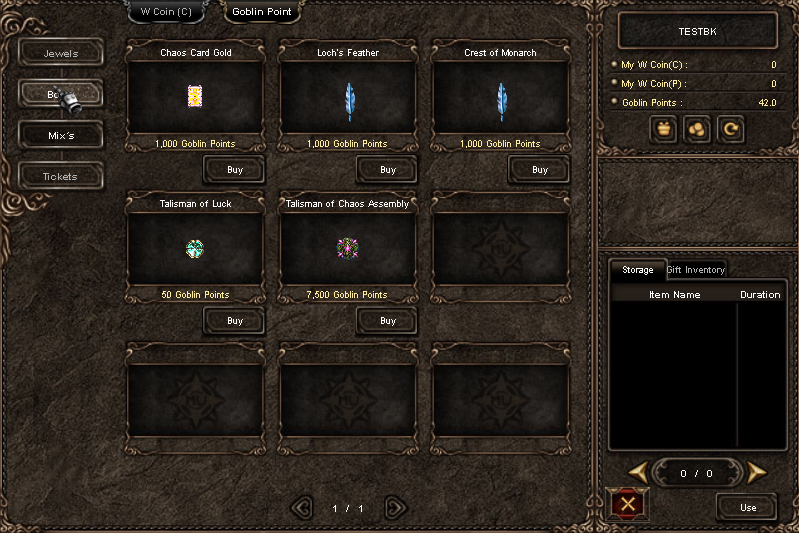
Task: Select the Goblin Point tab
Action: (x=261, y=12)
